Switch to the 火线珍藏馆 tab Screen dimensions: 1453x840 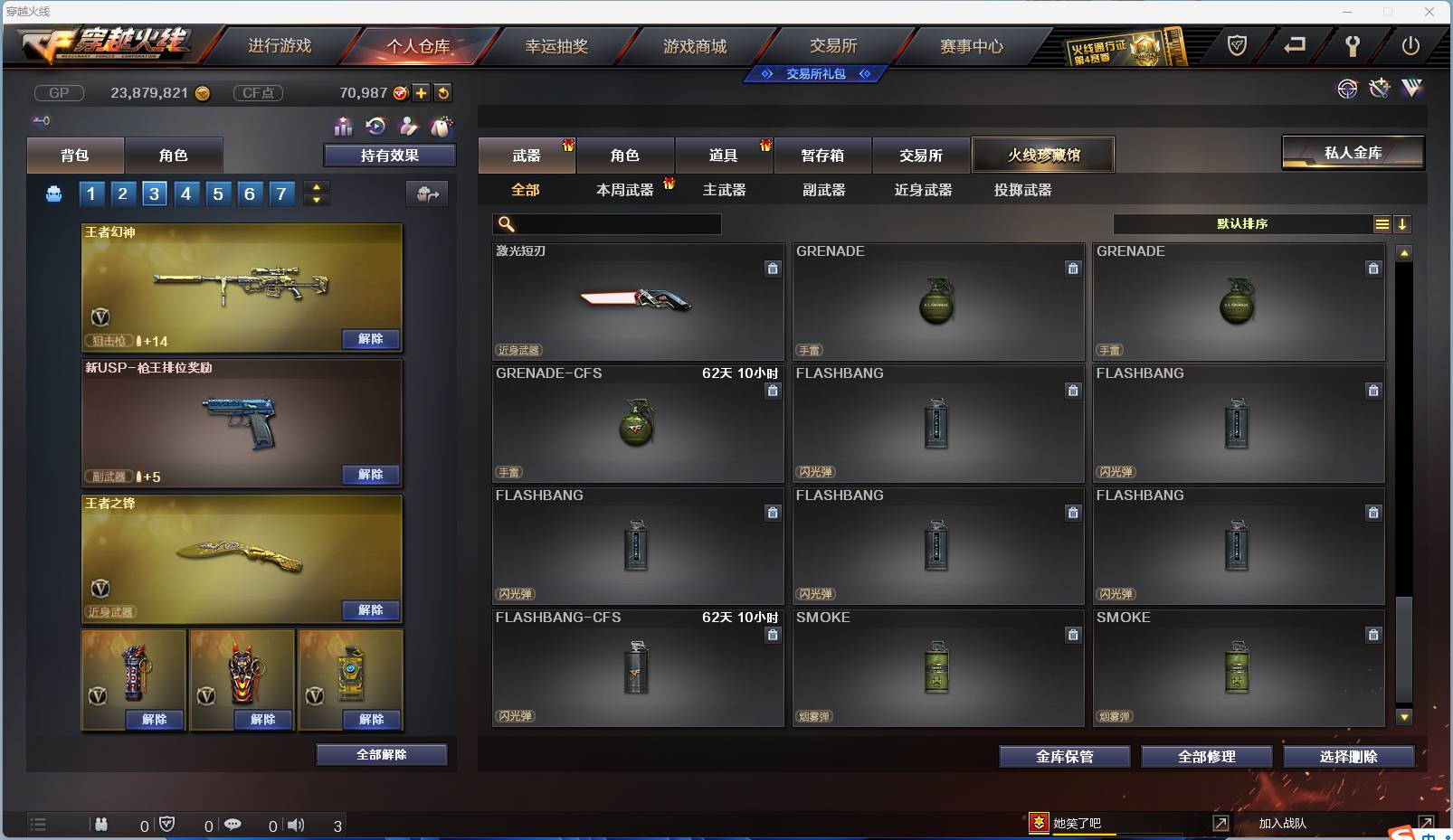tap(1043, 155)
